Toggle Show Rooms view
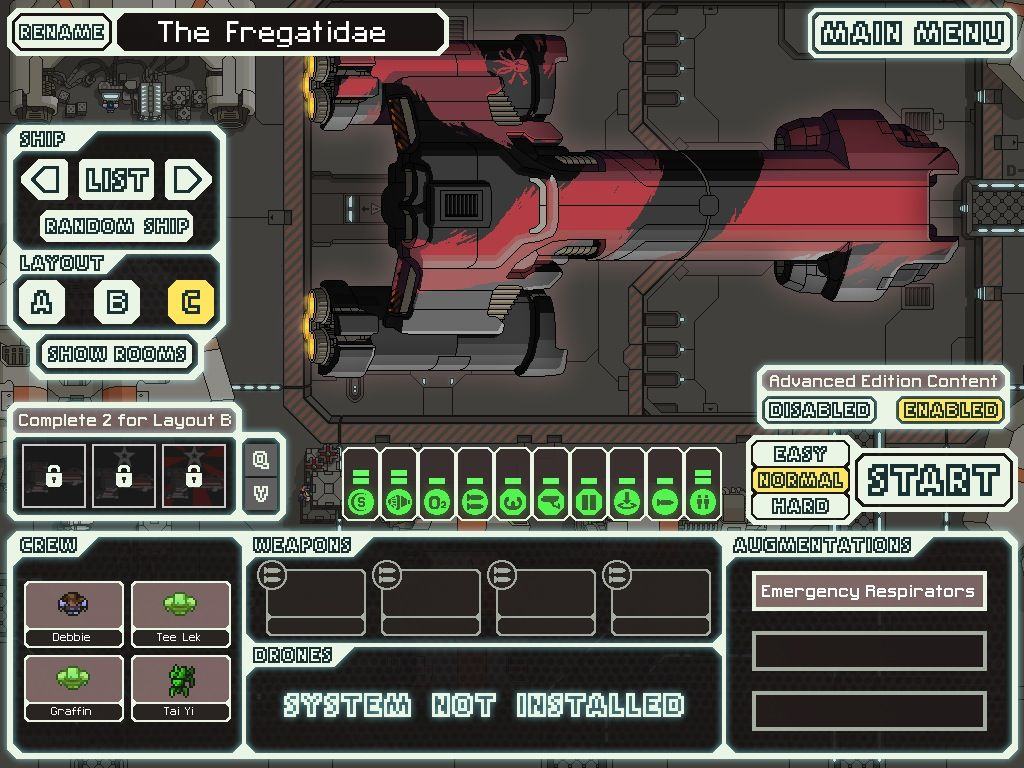Viewport: 1024px width, 768px height. point(117,354)
